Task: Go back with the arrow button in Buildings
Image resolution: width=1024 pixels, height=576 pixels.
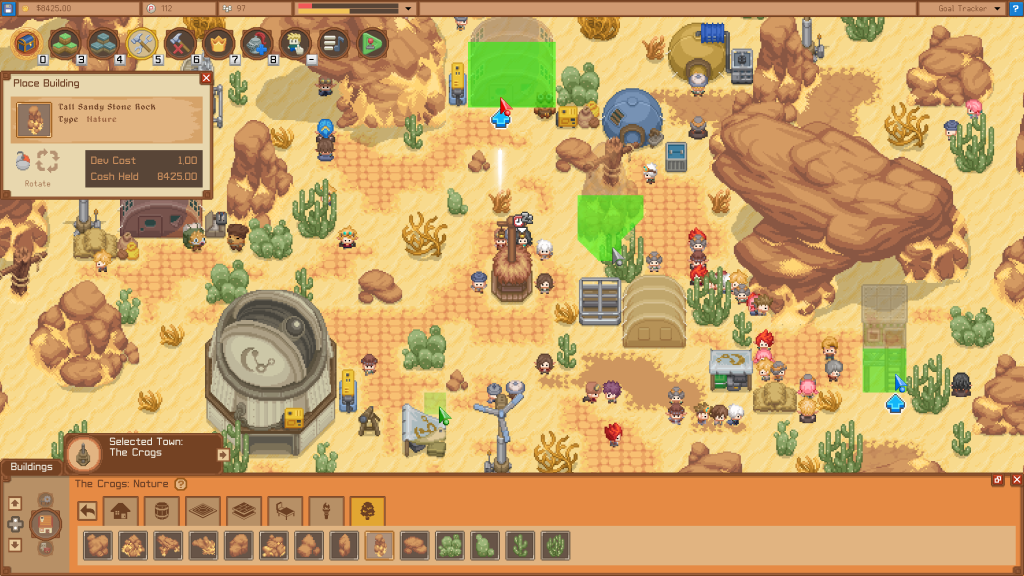Action: point(89,511)
